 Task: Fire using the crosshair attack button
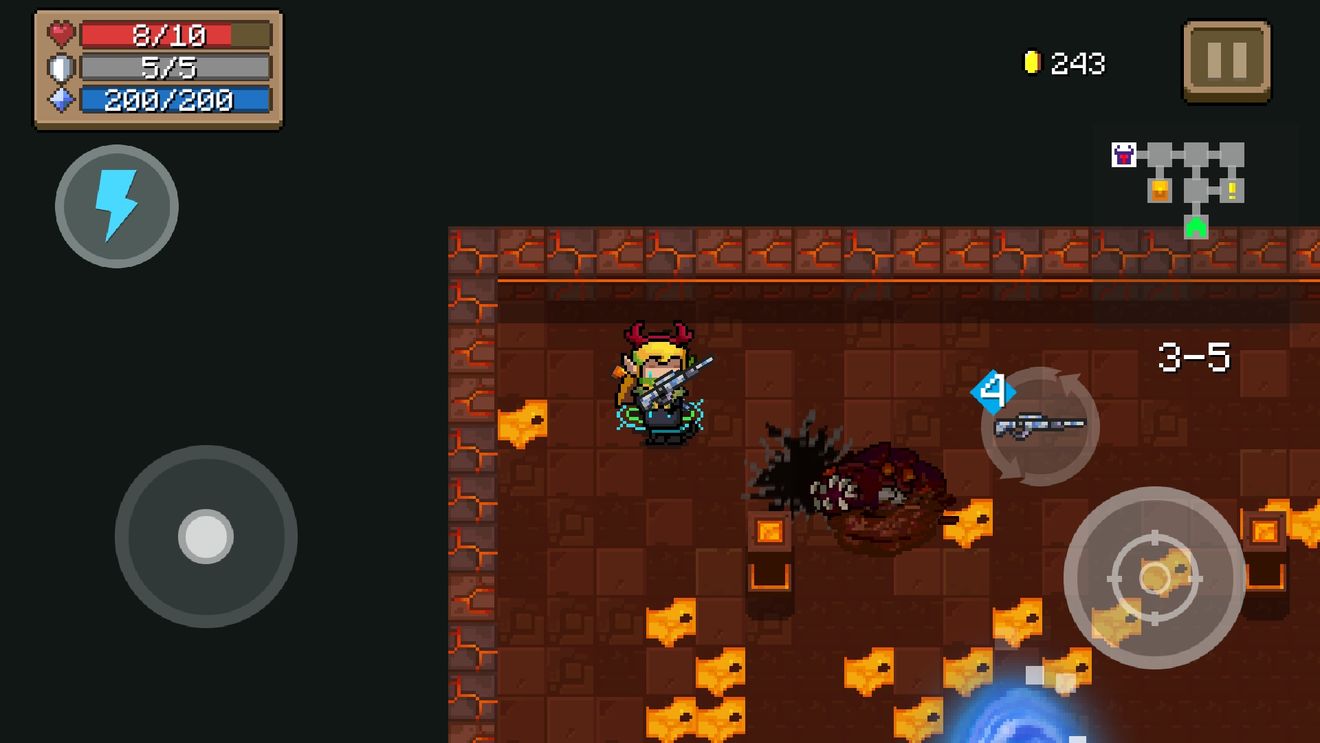point(1154,577)
